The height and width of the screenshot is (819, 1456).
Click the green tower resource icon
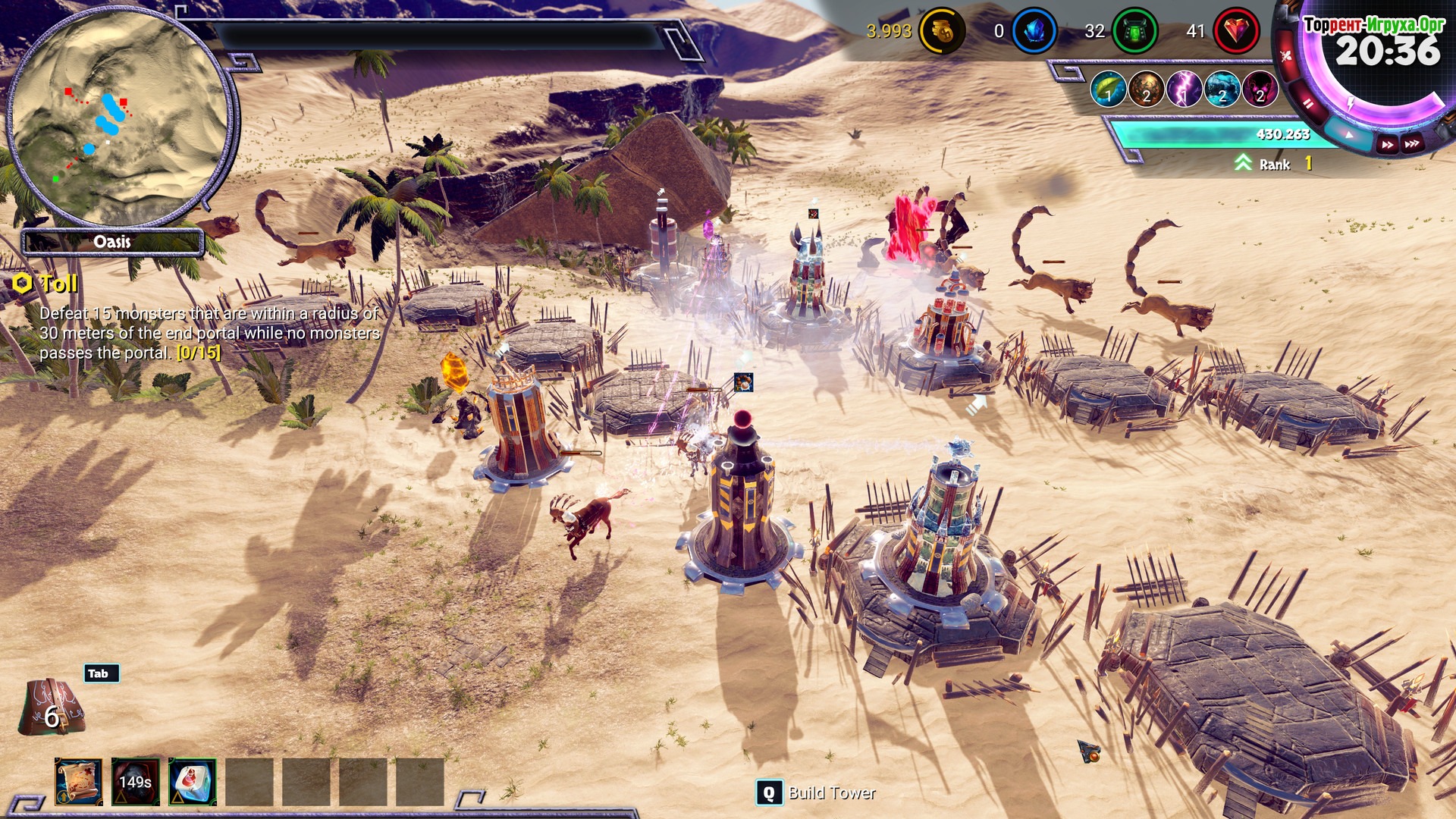[1134, 31]
